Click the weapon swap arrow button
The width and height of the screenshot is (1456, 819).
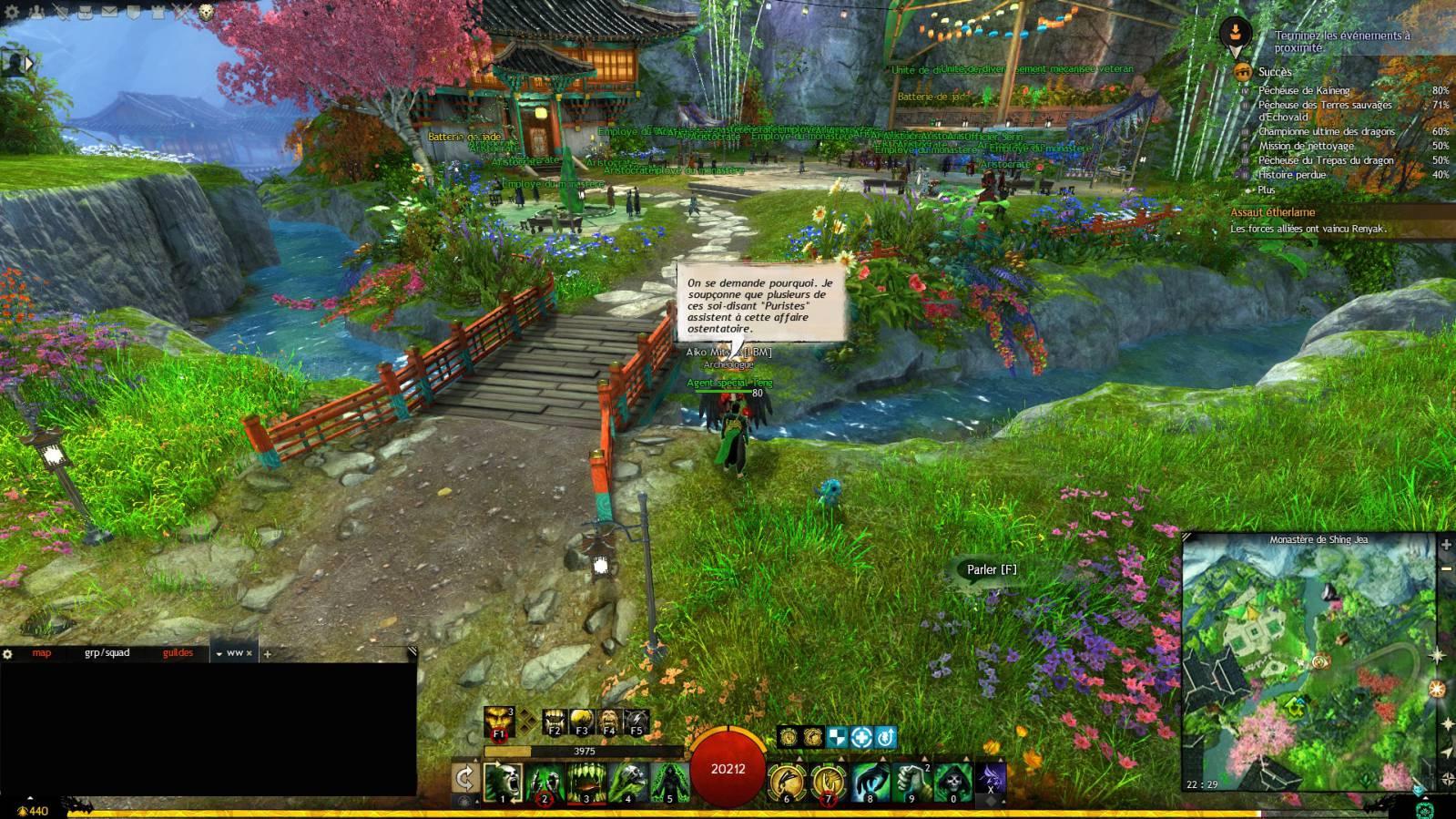[x=464, y=779]
